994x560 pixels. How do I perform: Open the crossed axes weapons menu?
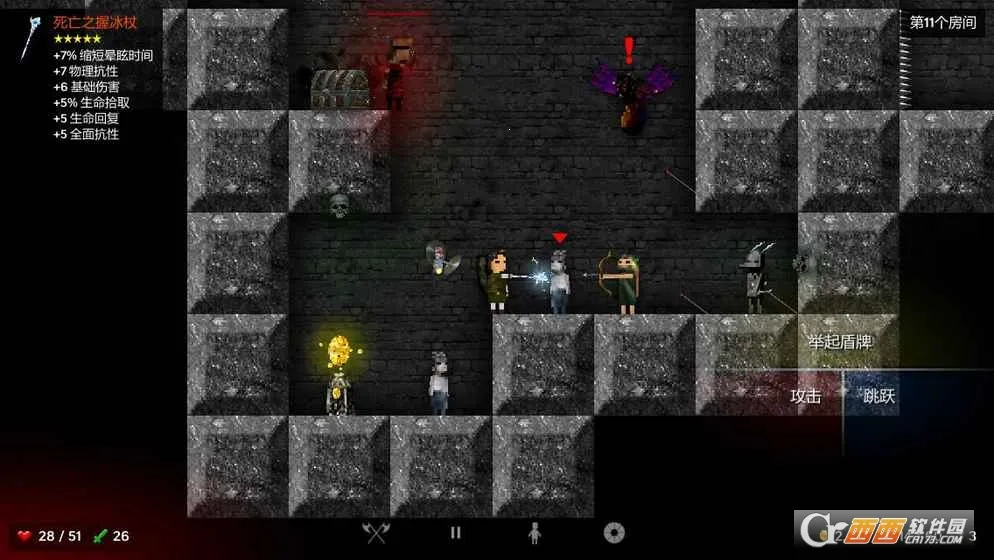(x=376, y=534)
